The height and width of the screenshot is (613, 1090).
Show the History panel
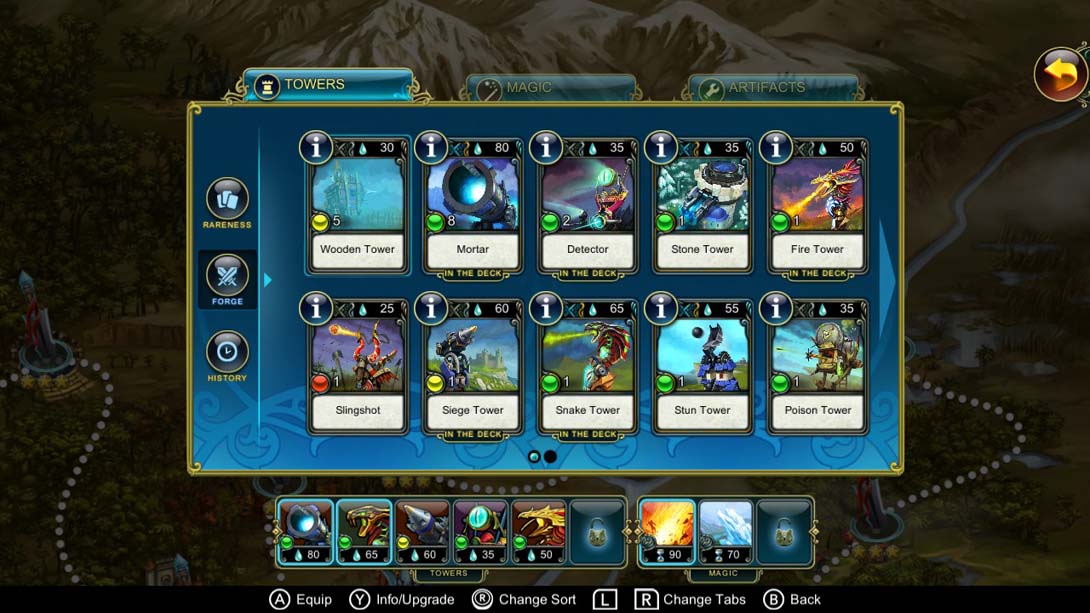coord(227,357)
